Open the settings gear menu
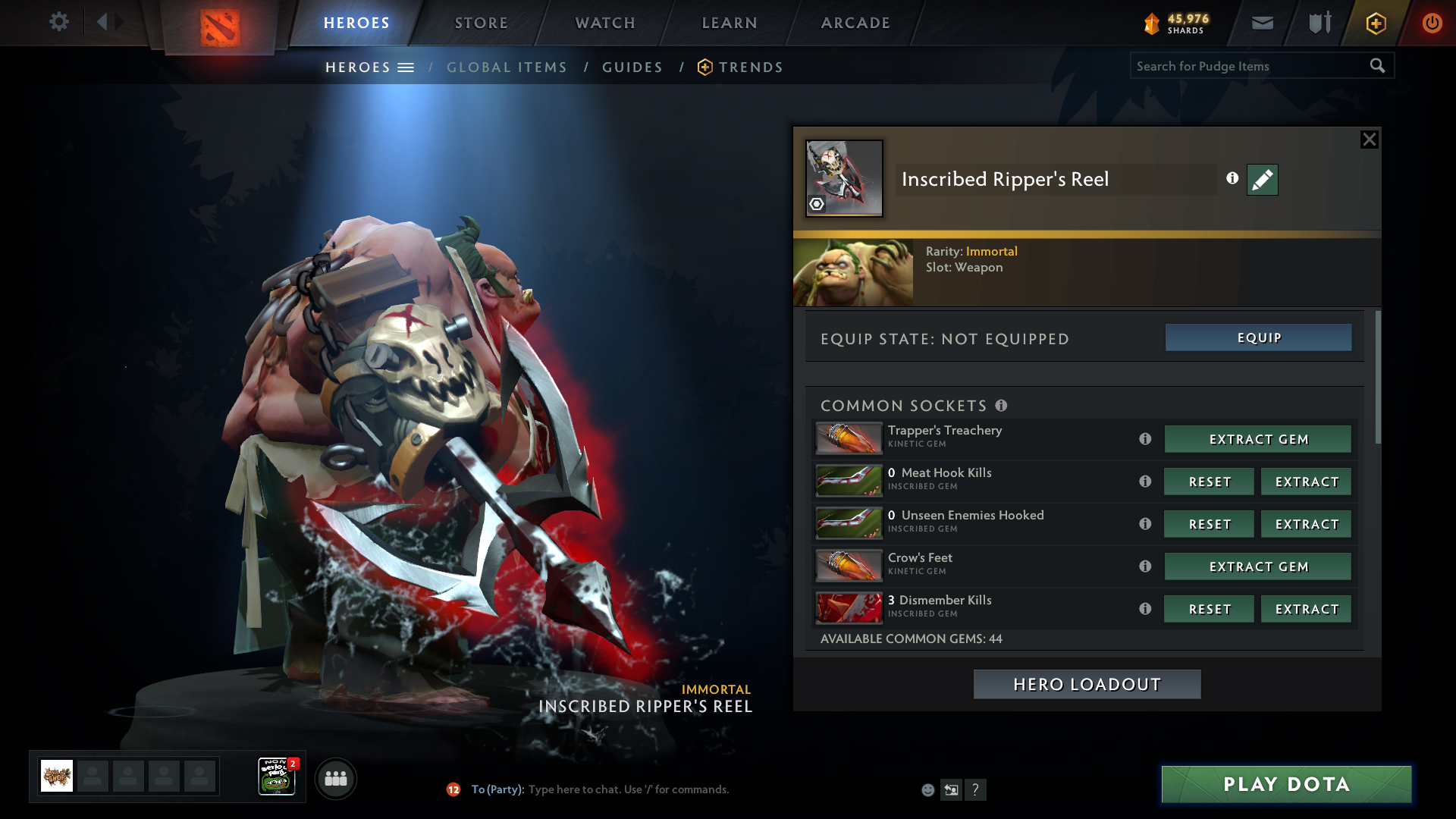 pyautogui.click(x=59, y=22)
